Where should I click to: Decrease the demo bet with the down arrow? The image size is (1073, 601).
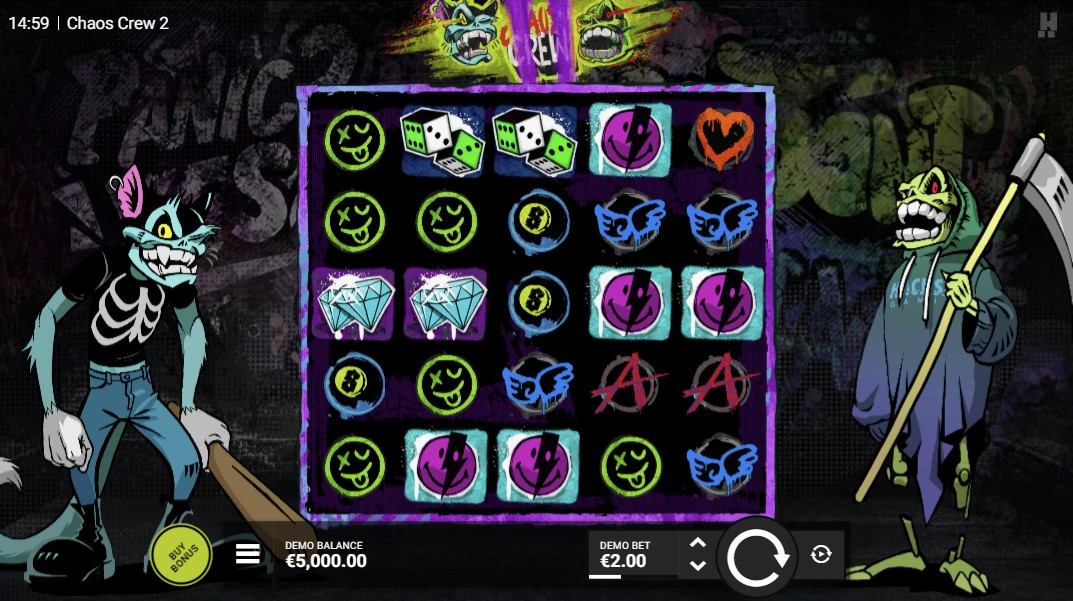pyautogui.click(x=698, y=565)
